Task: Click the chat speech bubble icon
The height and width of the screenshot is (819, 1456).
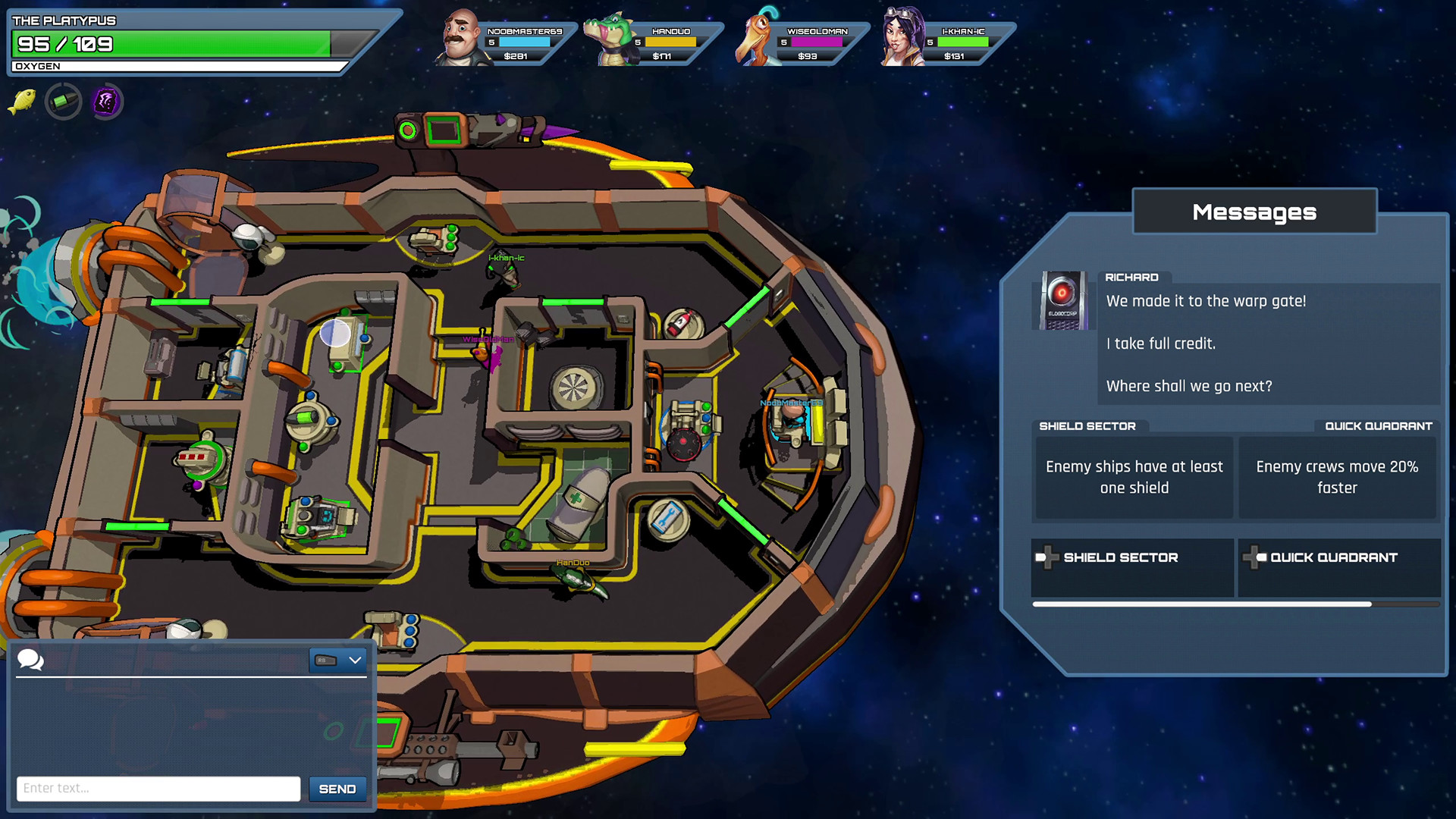Action: tap(30, 660)
